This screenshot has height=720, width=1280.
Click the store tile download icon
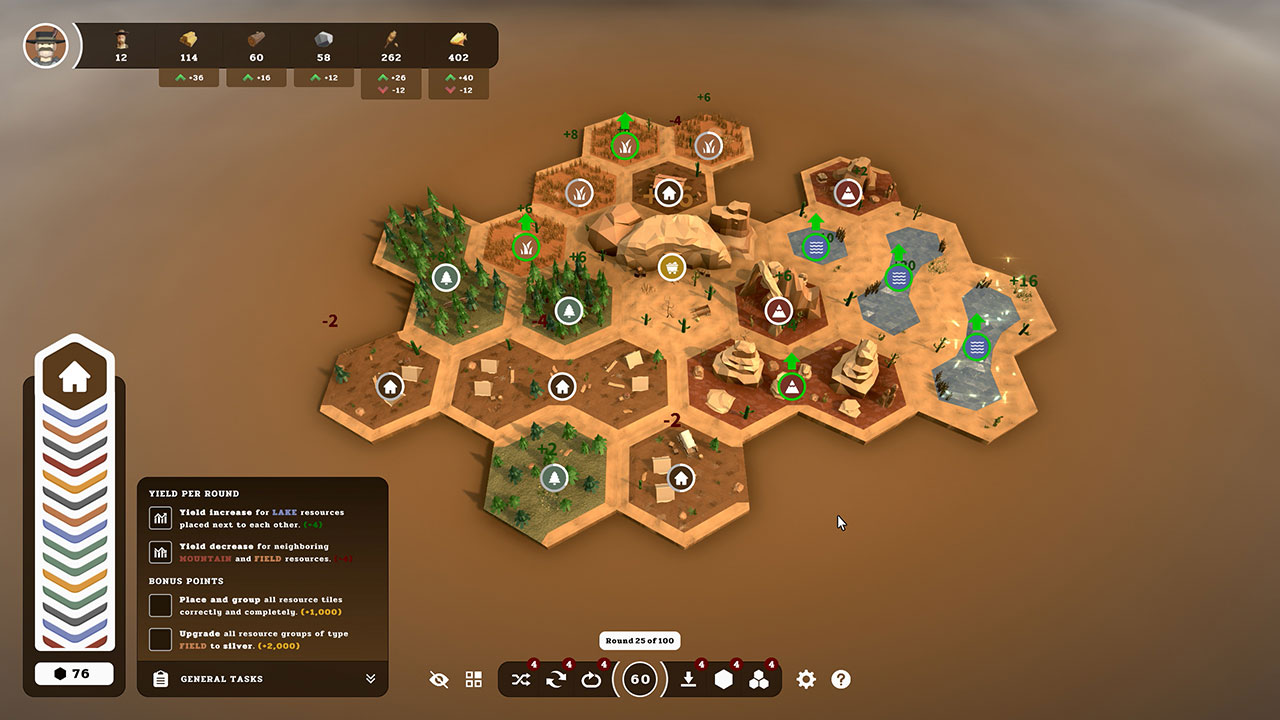(x=690, y=679)
